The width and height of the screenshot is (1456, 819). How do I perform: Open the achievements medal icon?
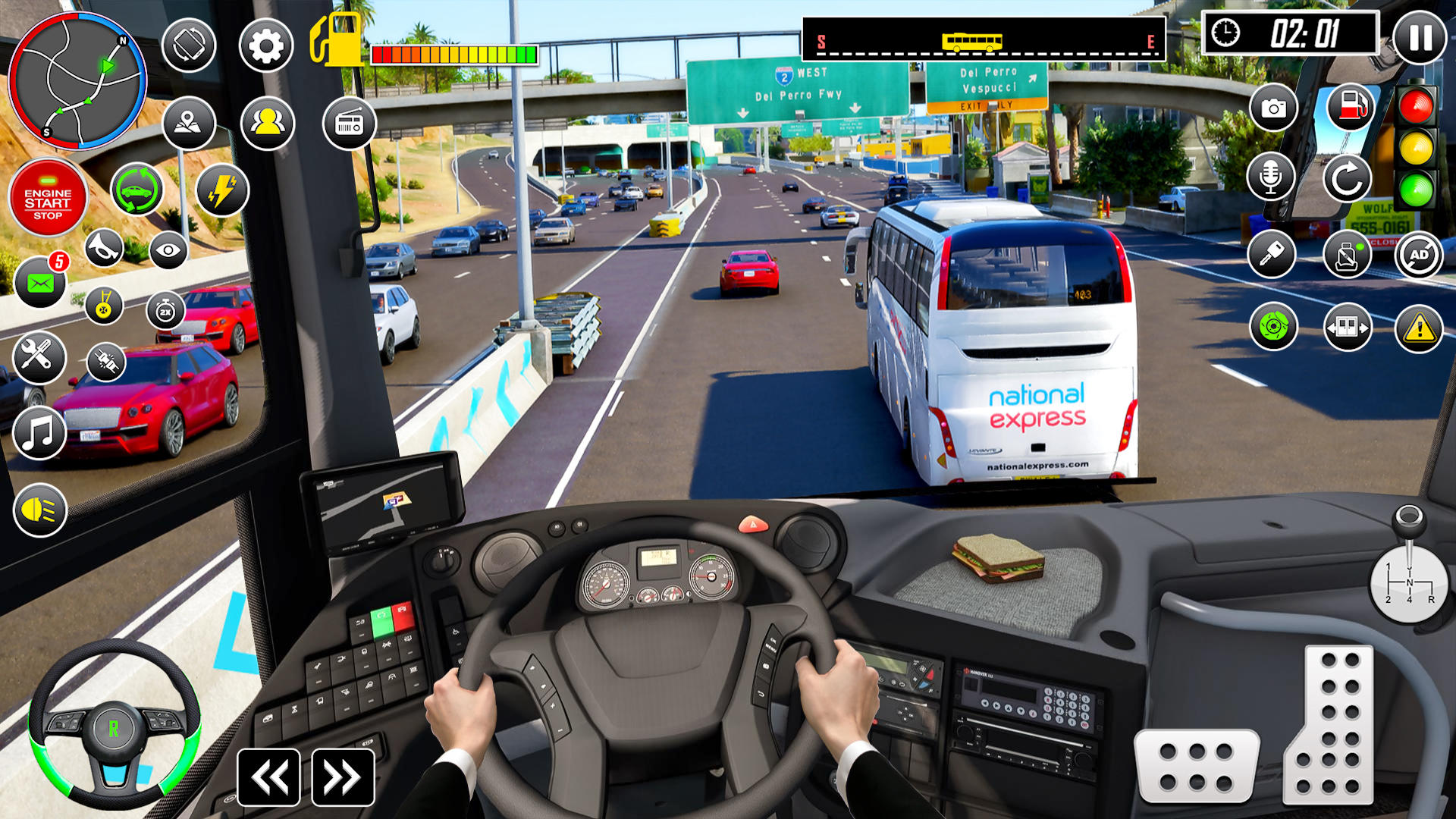point(104,306)
